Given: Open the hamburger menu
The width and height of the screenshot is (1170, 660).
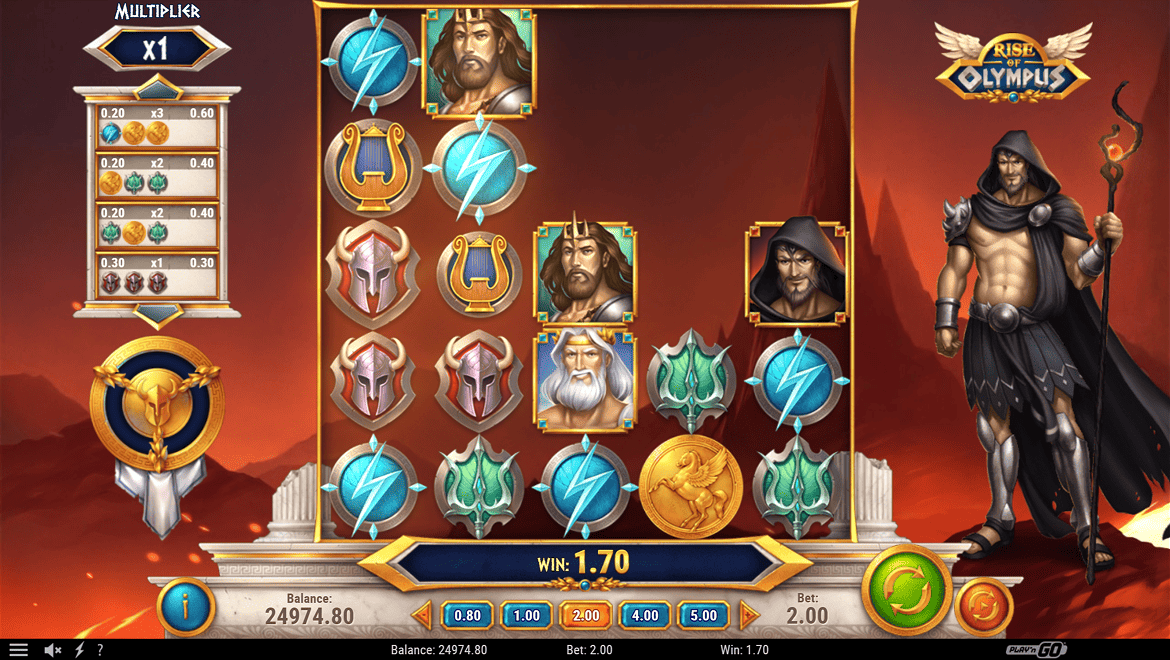Looking at the screenshot, I should pyautogui.click(x=19, y=650).
